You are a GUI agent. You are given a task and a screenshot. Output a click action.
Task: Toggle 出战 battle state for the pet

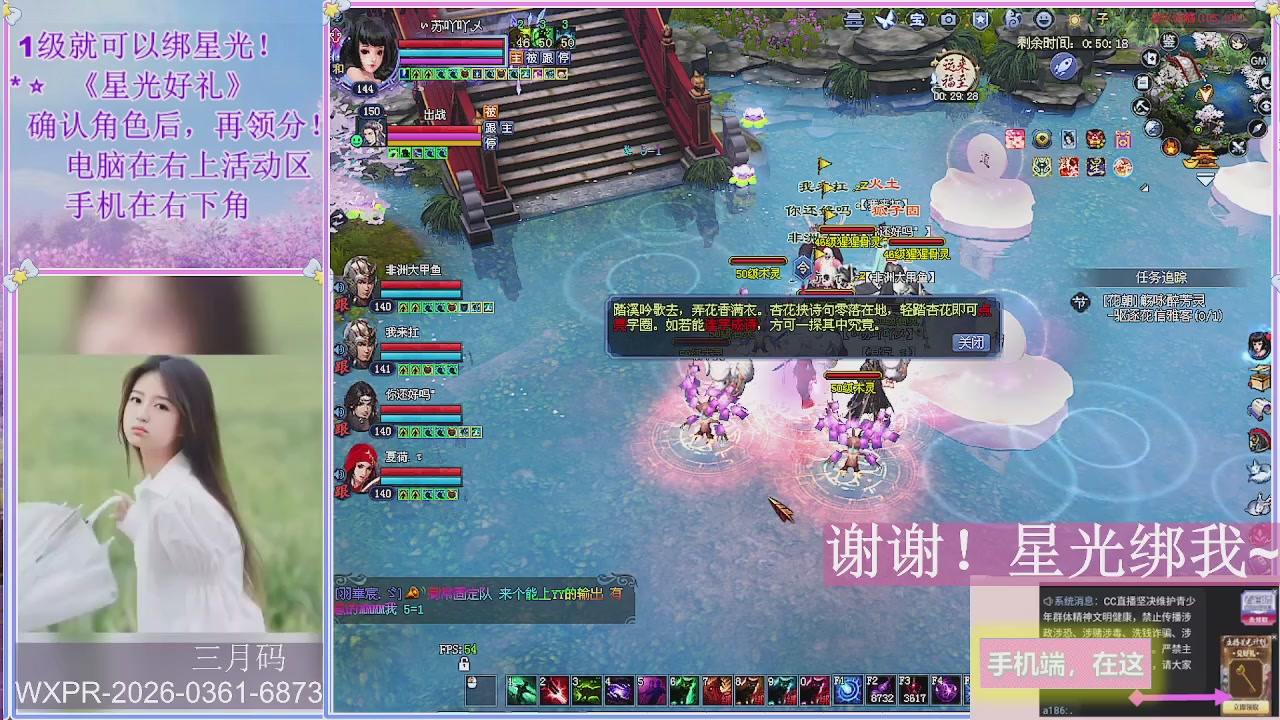435,113
